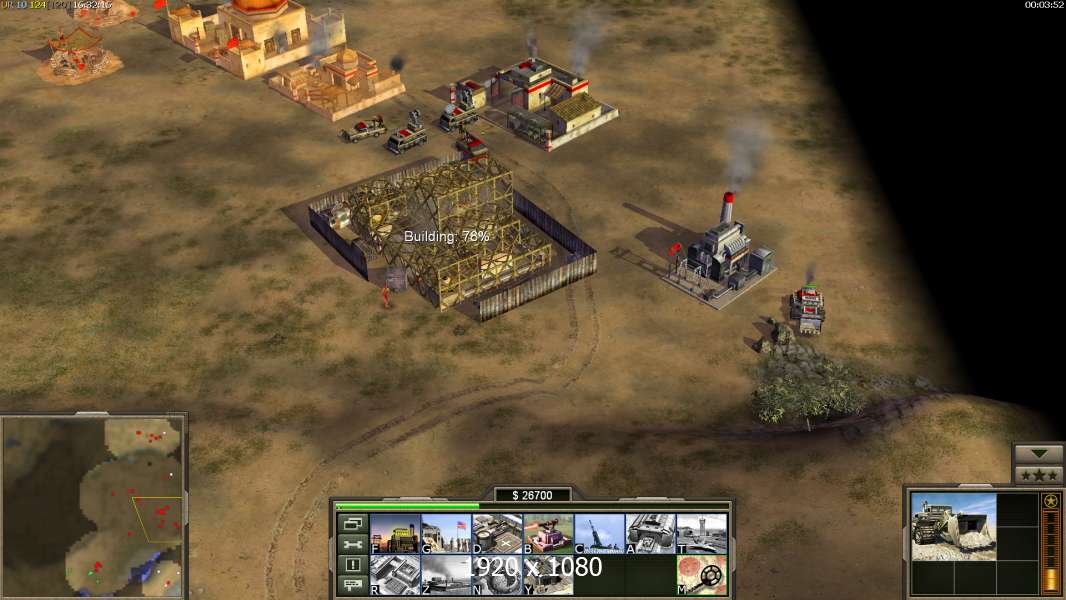Viewport: 1066px width, 600px height.
Task: Select the barracks build icon with flag
Action: coord(446,534)
